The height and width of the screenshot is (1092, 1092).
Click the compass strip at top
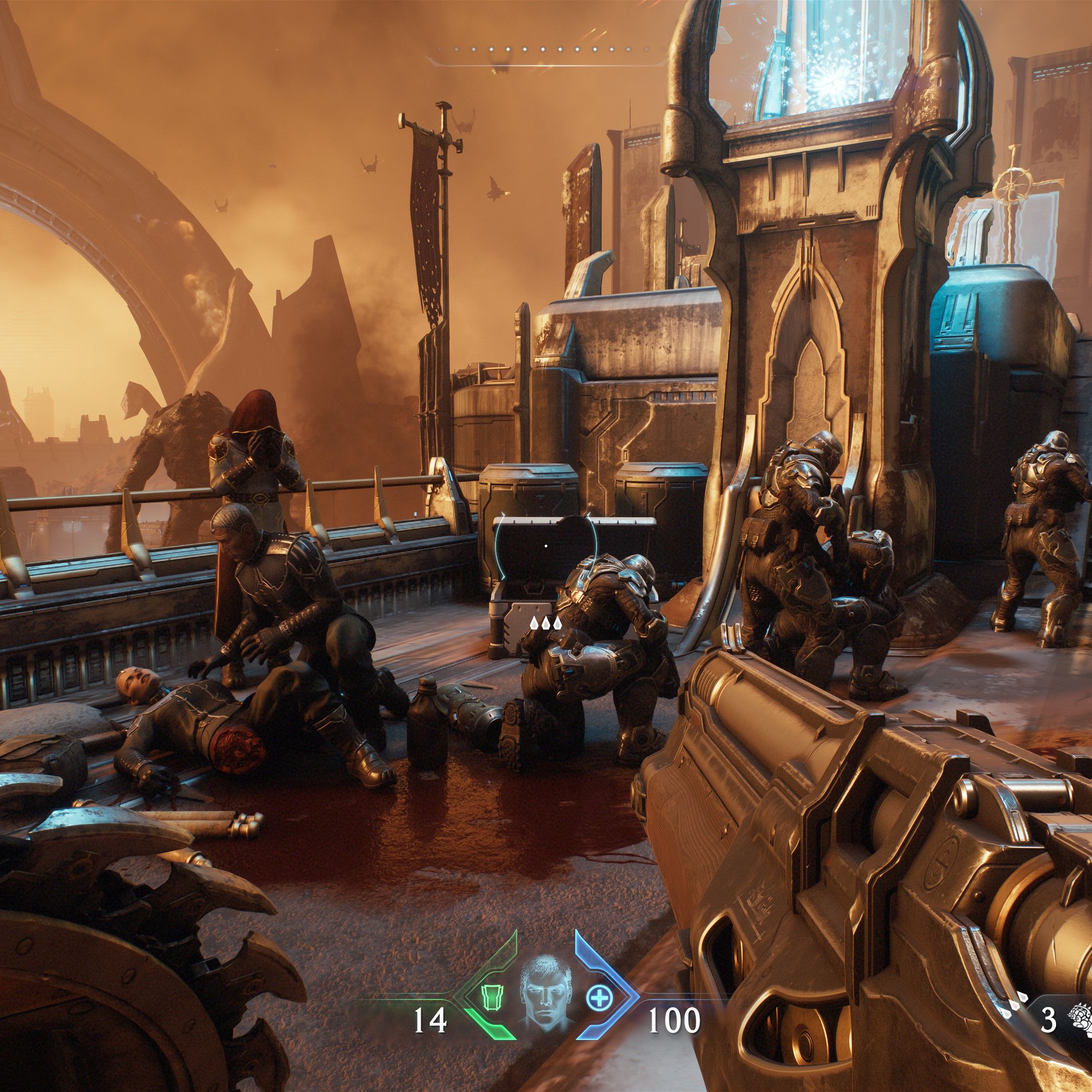[x=546, y=51]
